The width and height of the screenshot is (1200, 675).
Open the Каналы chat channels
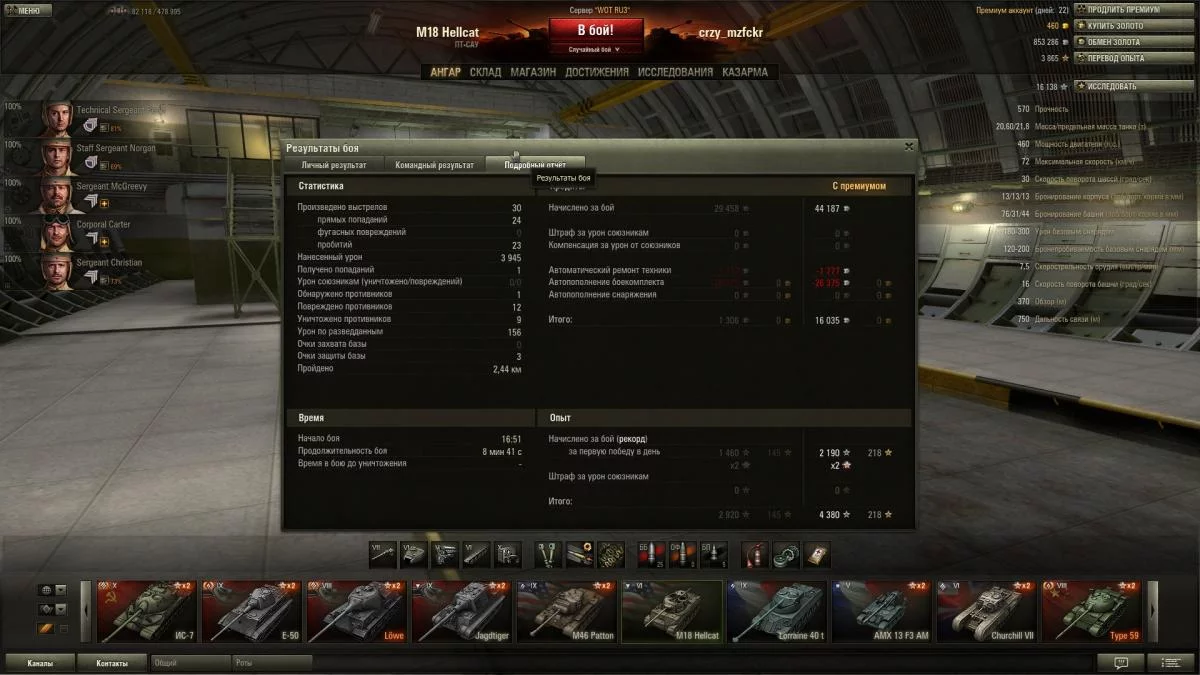pos(41,663)
